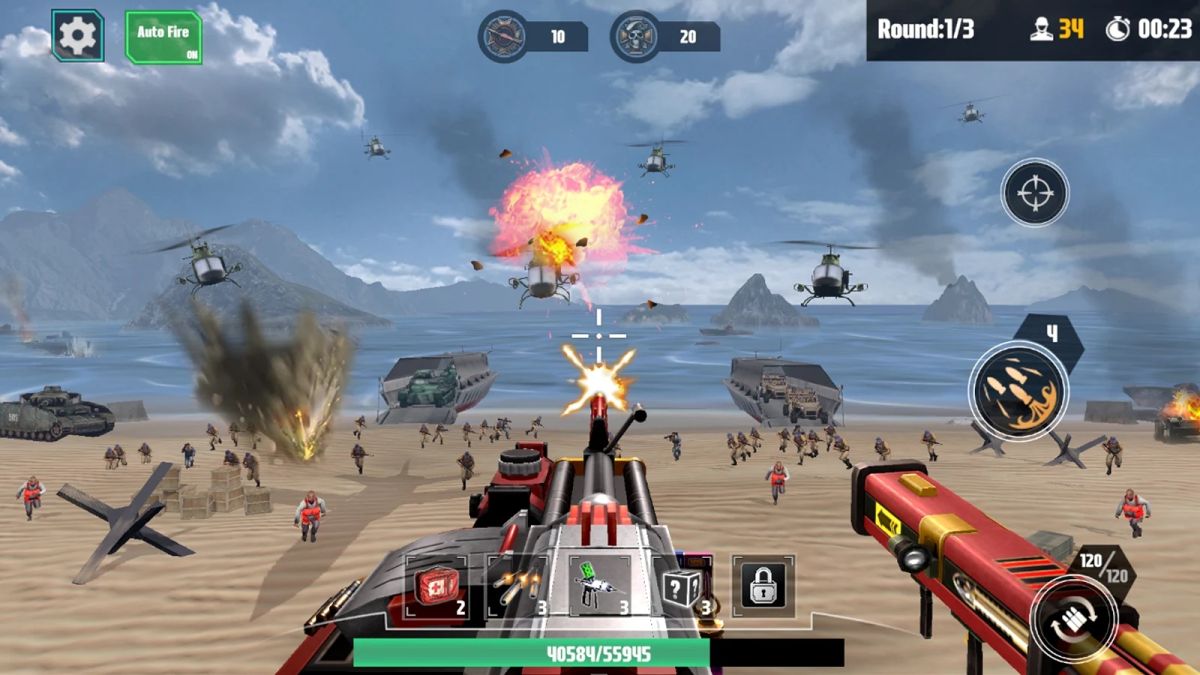The width and height of the screenshot is (1200, 675).
Task: Open the settings gear menu
Action: tap(78, 36)
